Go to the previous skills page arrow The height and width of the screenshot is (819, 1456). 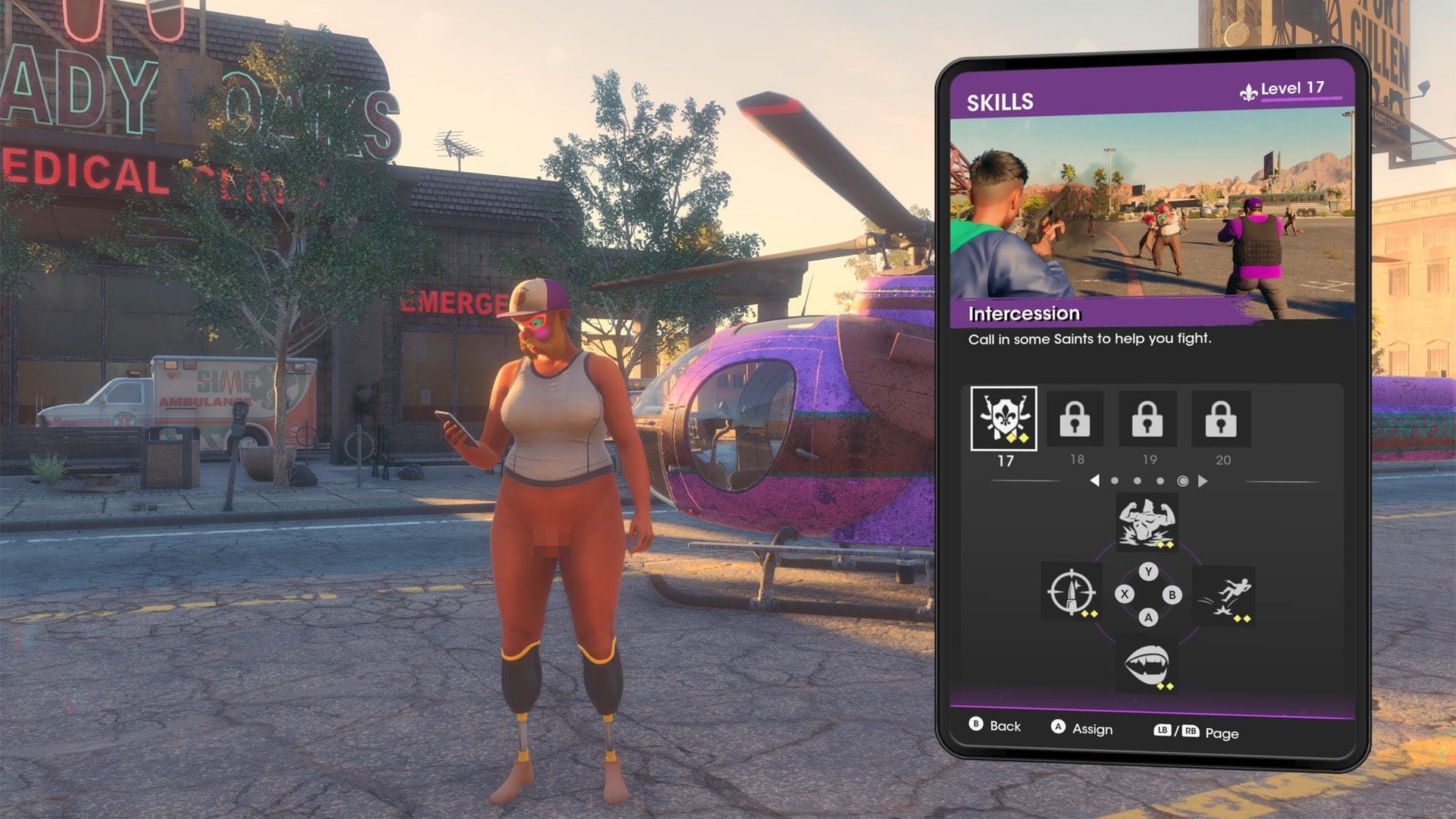click(x=1094, y=481)
